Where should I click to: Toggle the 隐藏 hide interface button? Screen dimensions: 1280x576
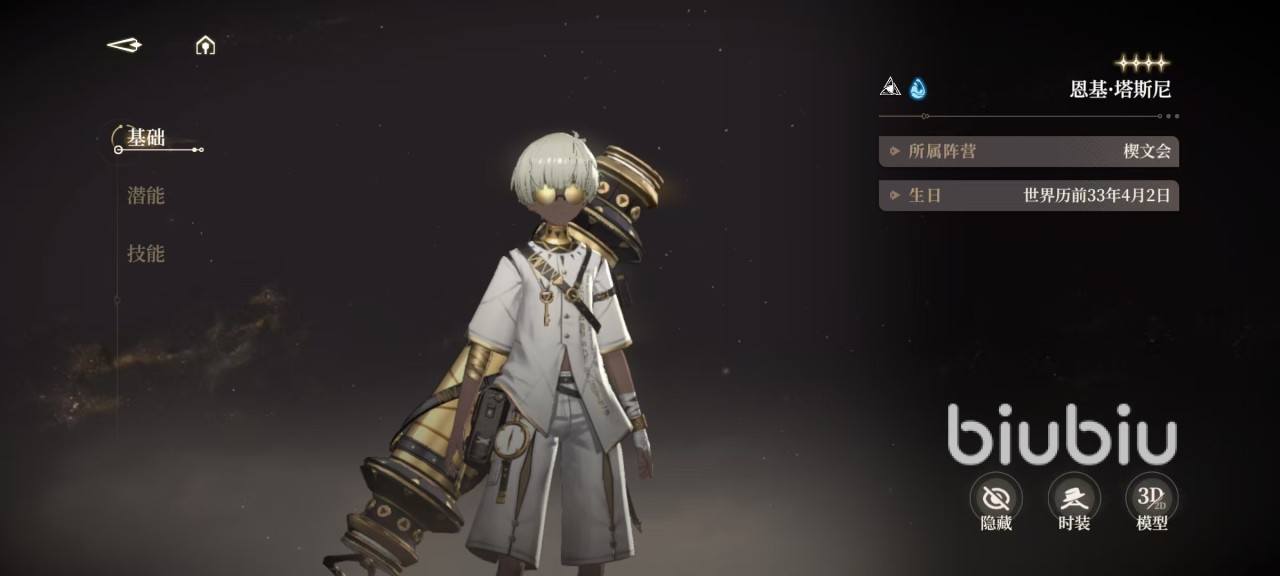(x=996, y=498)
